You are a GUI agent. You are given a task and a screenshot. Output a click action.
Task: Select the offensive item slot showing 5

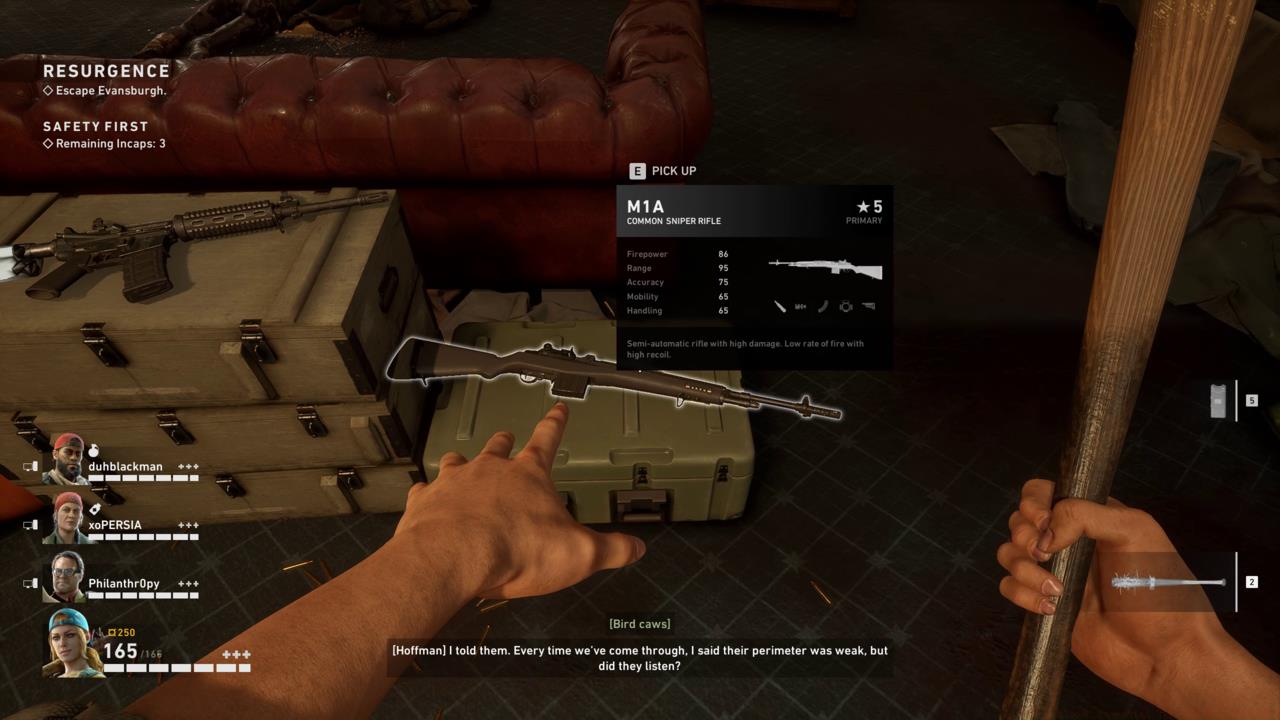click(1219, 400)
